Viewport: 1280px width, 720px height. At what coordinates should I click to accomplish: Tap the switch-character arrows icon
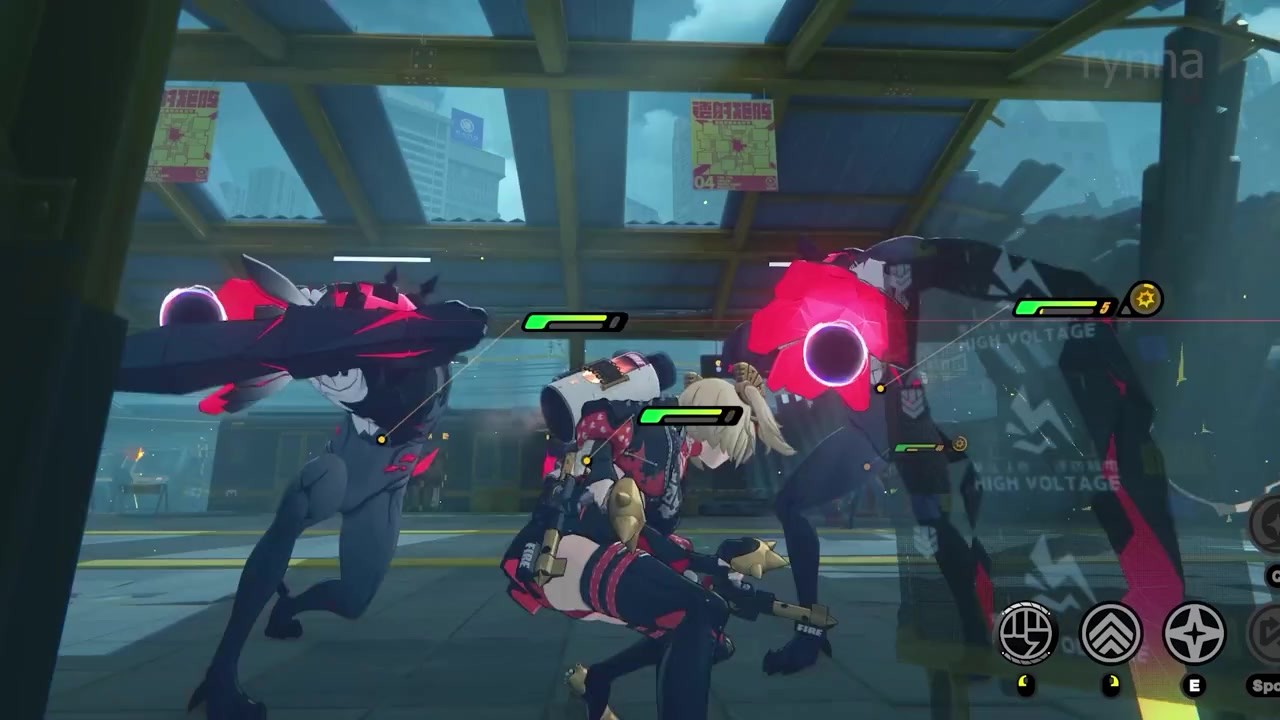1269,635
